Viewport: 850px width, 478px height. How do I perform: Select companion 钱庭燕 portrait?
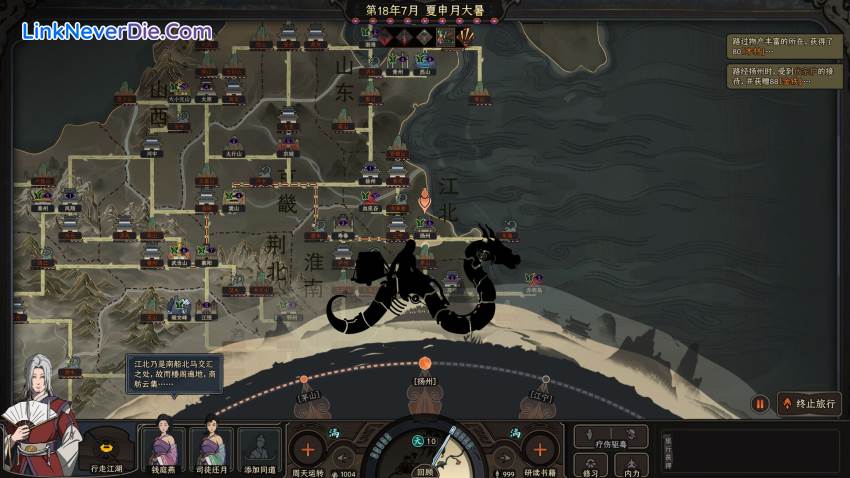(x=163, y=446)
